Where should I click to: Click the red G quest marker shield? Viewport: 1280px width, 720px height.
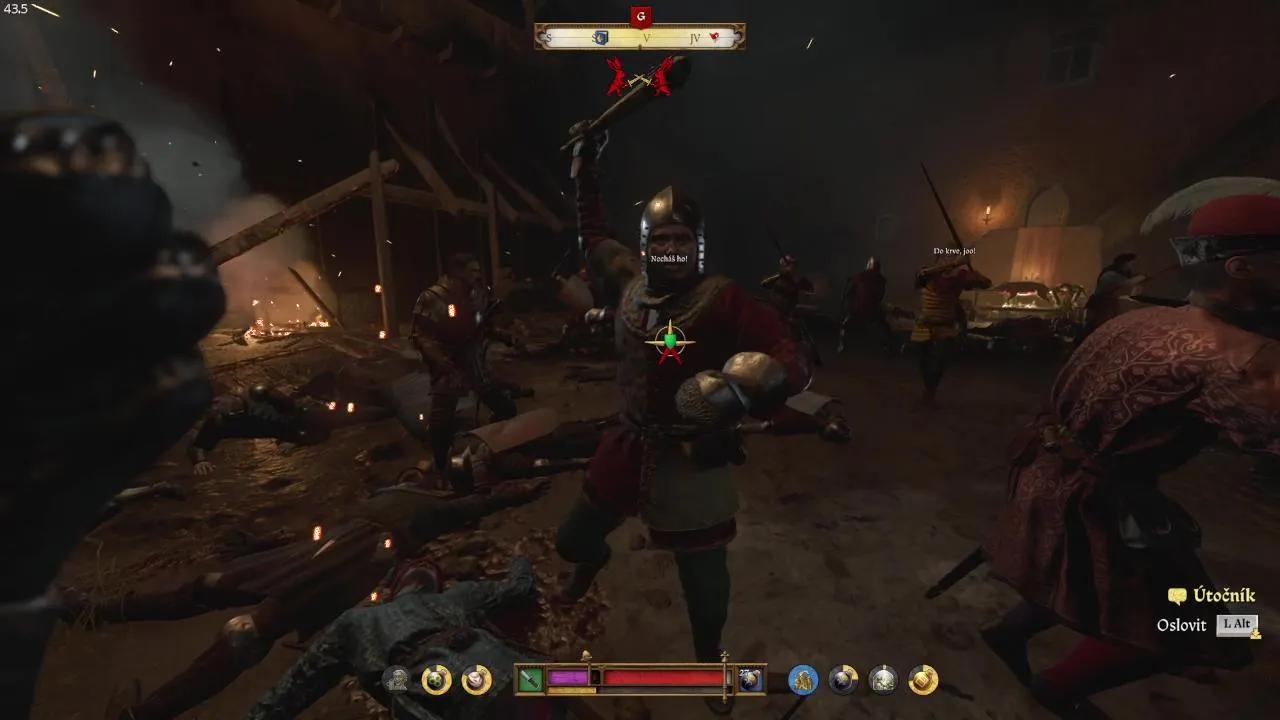(641, 17)
